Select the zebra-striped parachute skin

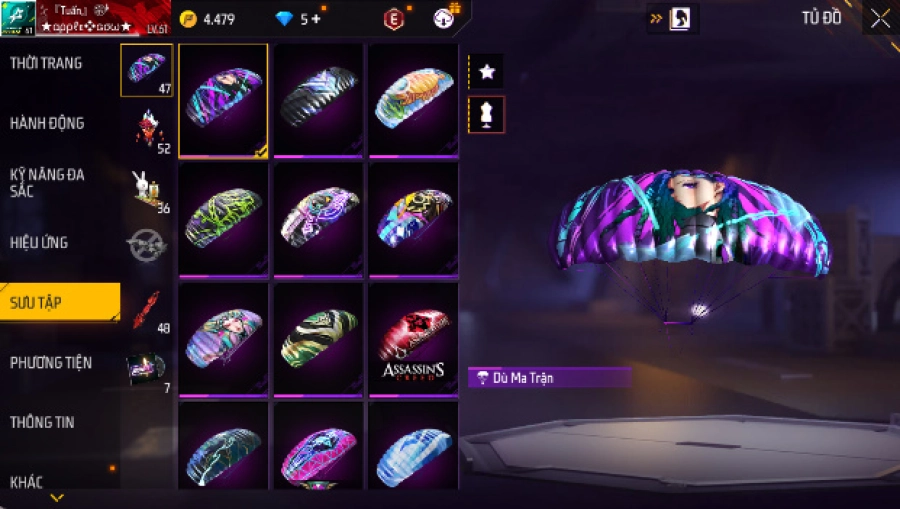318,338
